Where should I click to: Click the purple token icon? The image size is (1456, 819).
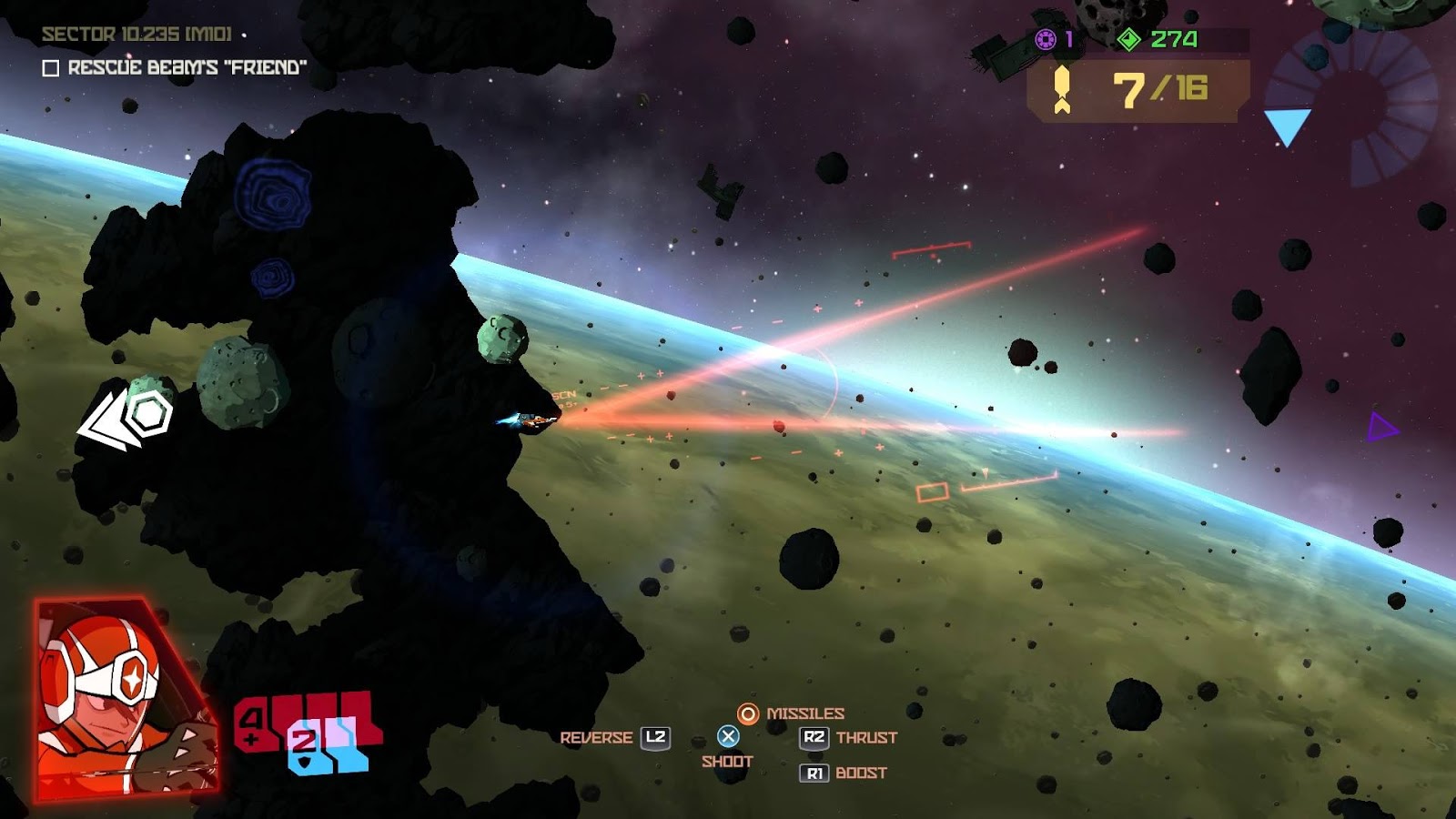coord(1046,39)
